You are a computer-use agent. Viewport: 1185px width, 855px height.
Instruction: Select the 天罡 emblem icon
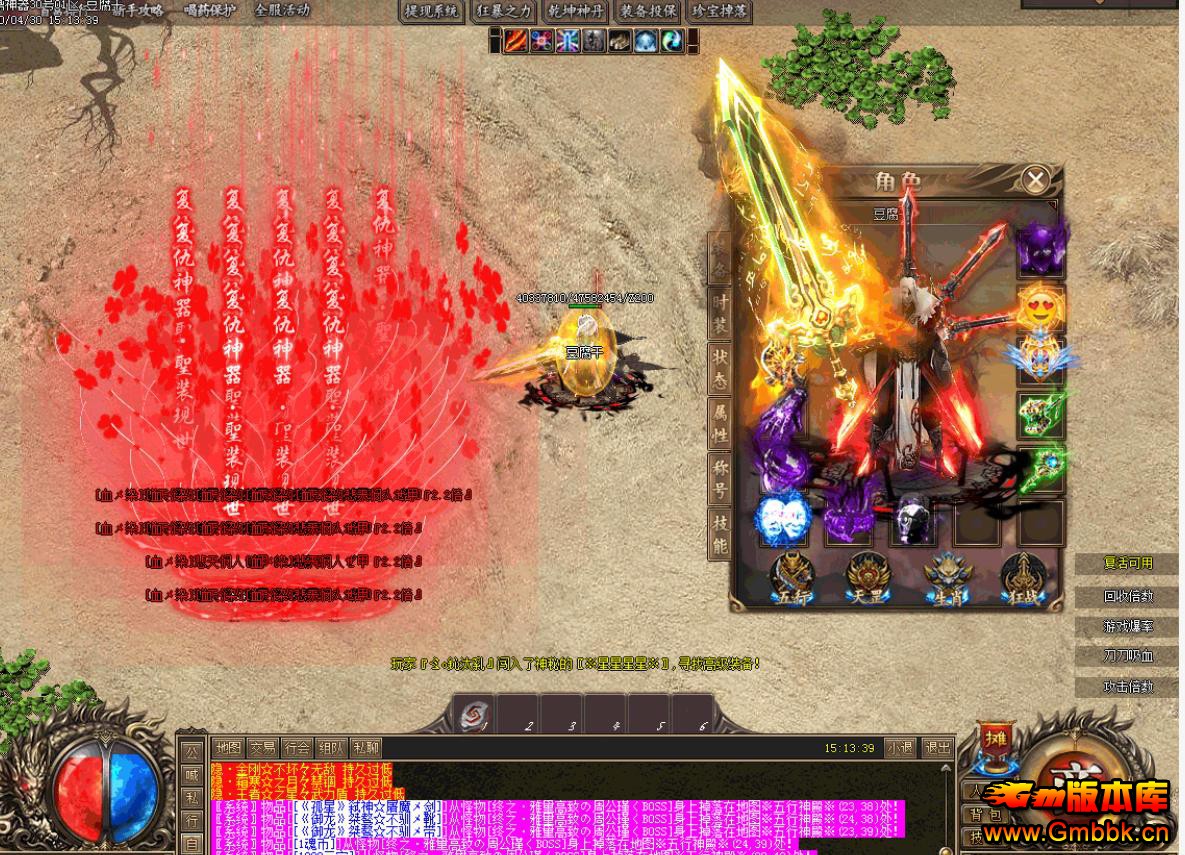point(866,579)
